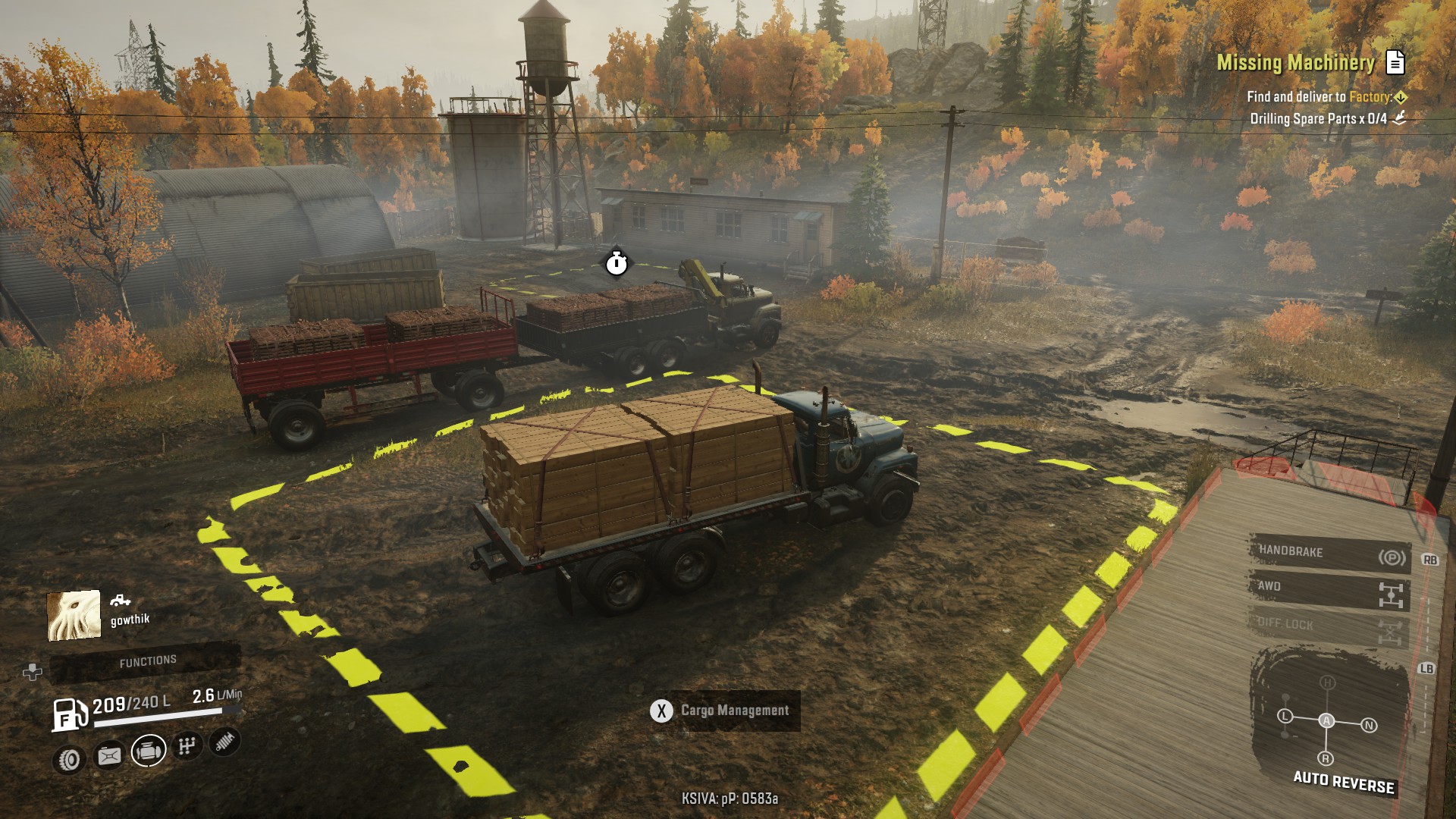Toggle the Handbrake control
This screenshot has height=819, width=1456.
point(1329,553)
